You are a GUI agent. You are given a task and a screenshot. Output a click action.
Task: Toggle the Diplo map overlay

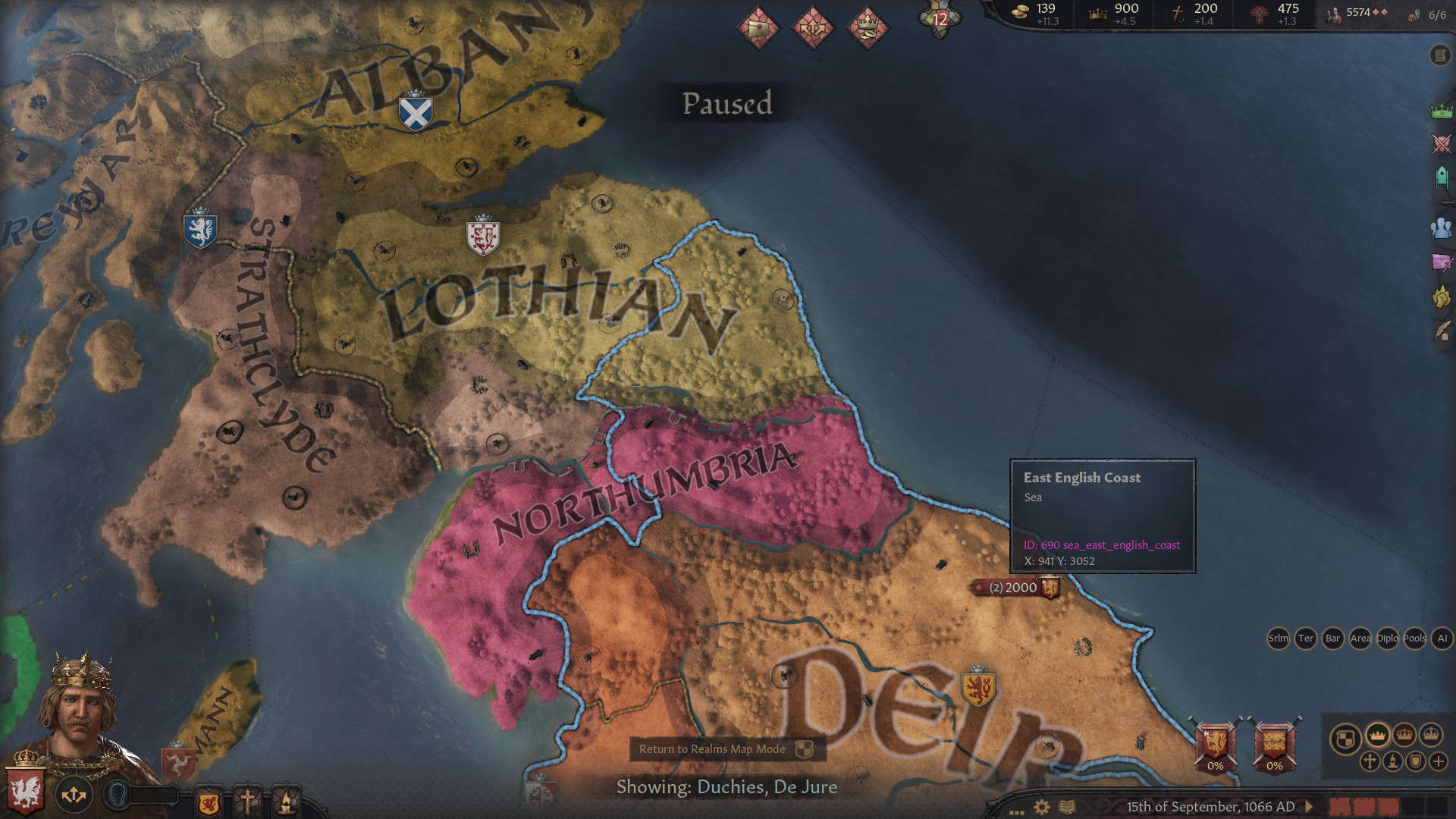(1386, 639)
